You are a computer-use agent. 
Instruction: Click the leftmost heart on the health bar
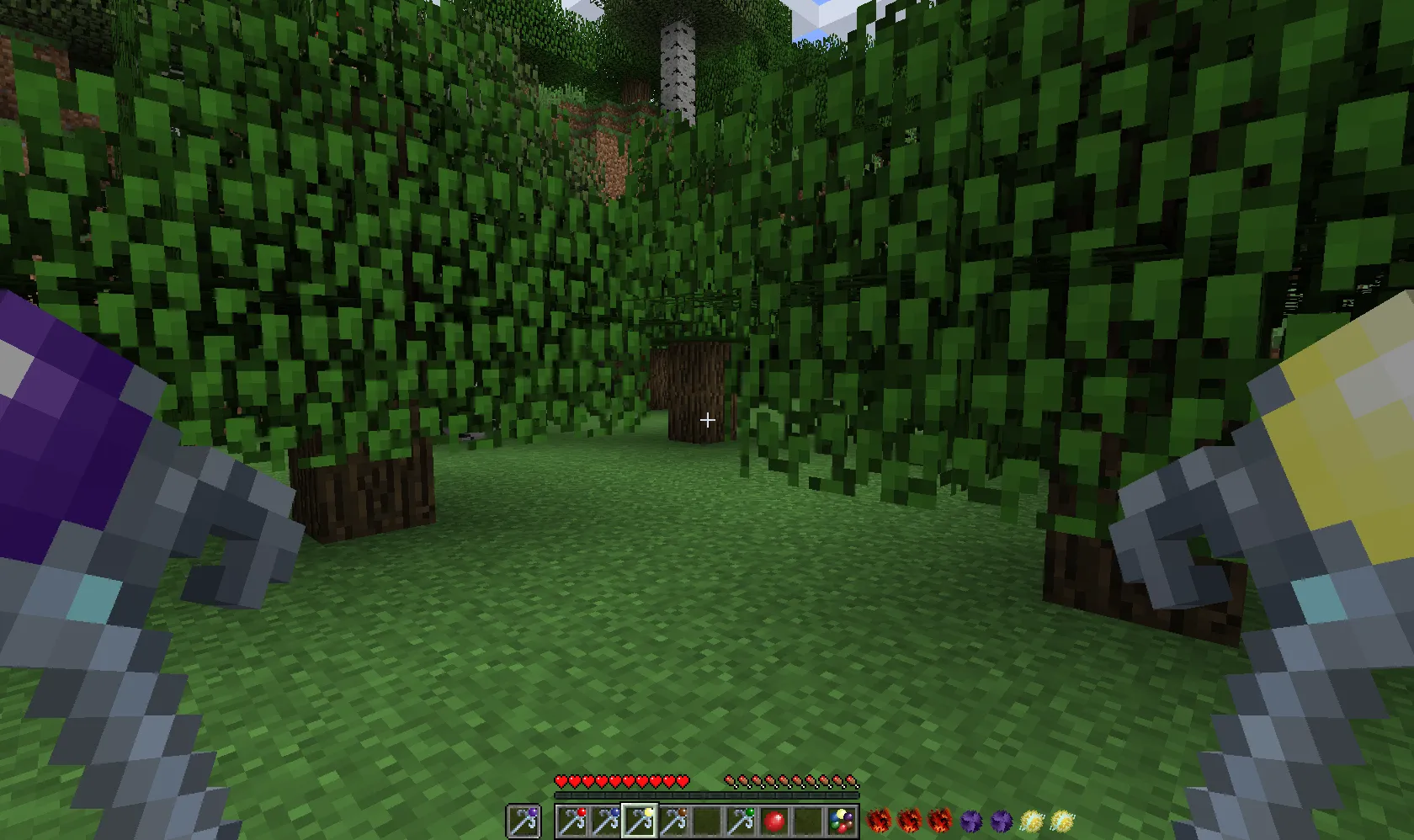pos(560,780)
